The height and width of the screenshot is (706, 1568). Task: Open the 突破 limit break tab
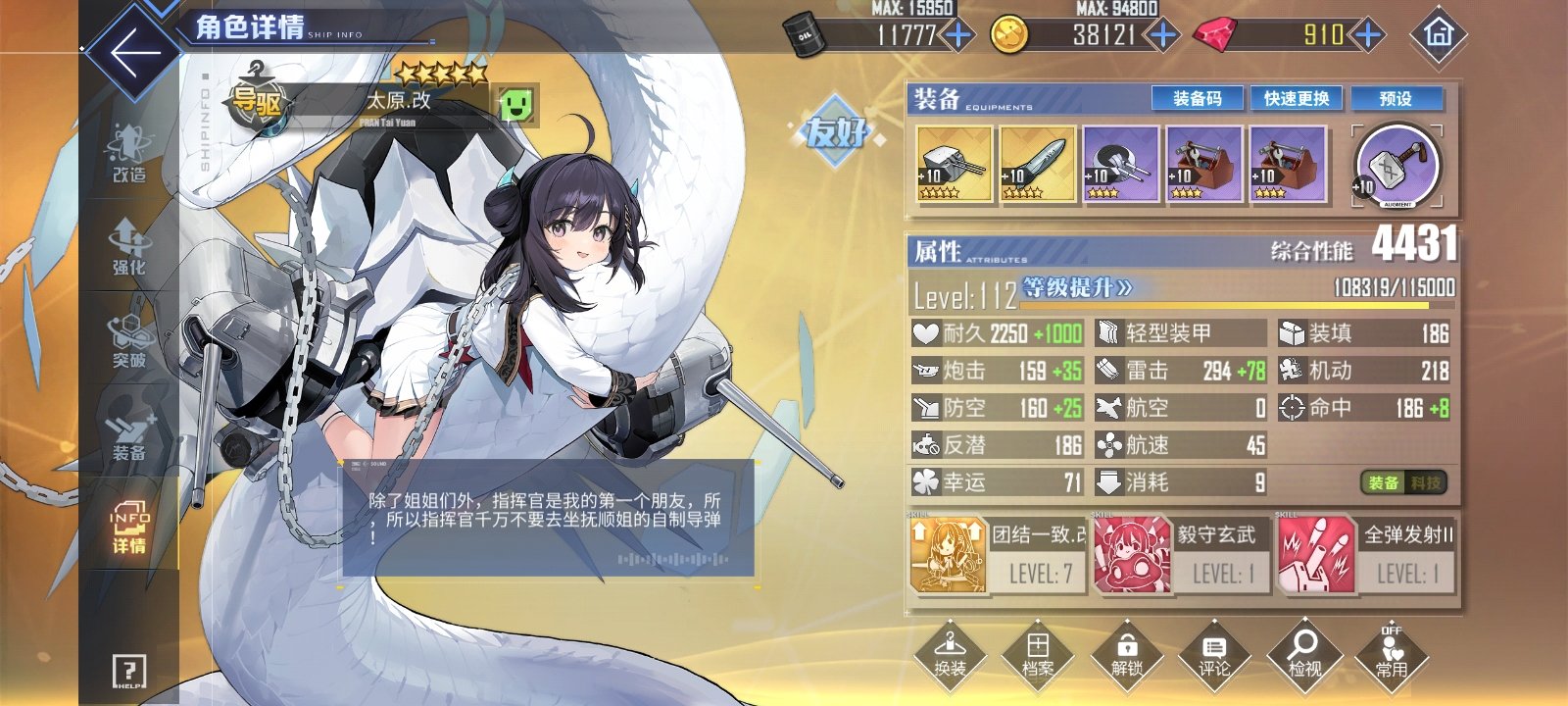coord(128,340)
